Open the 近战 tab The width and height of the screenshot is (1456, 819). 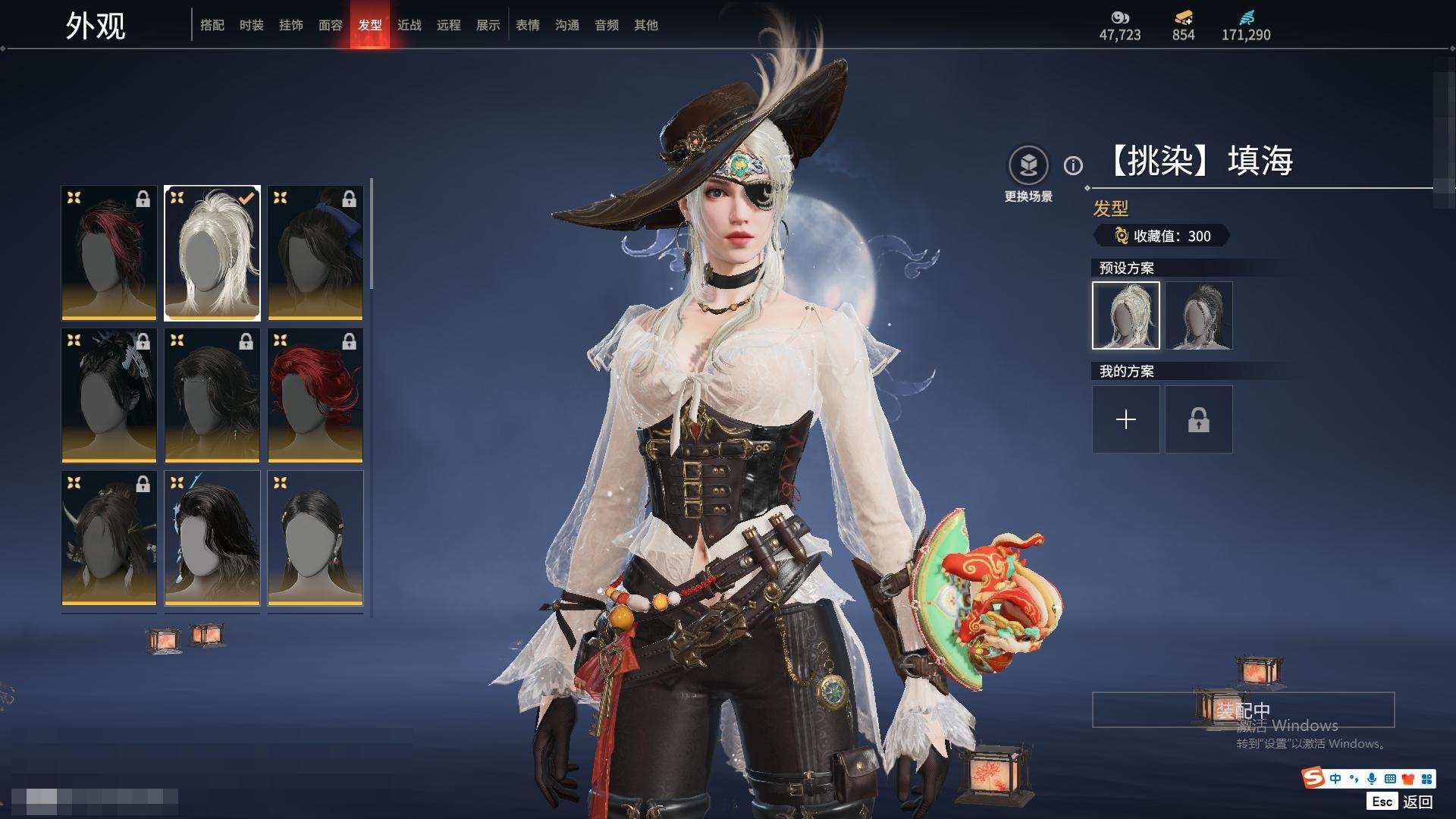(409, 25)
